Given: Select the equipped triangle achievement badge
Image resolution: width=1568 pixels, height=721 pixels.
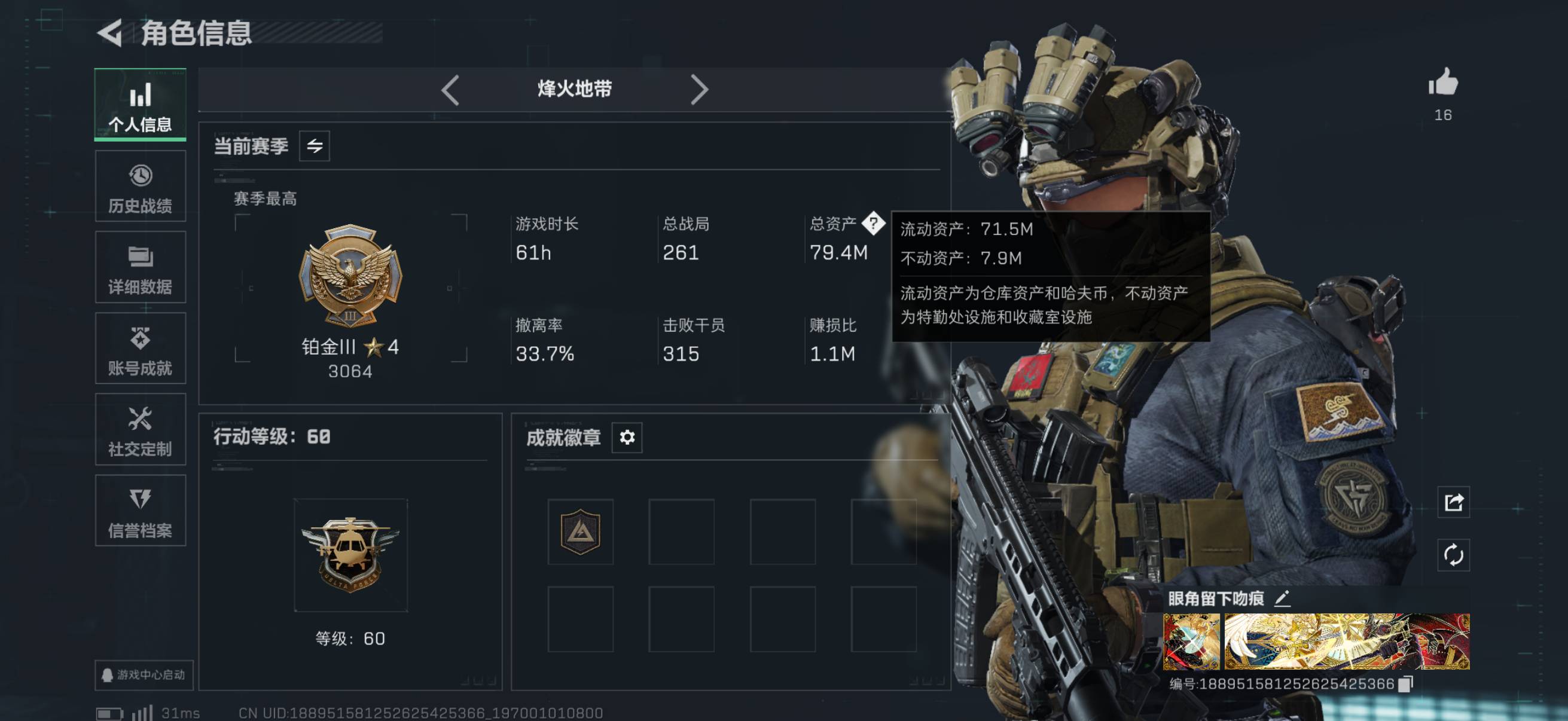Looking at the screenshot, I should click(x=580, y=531).
